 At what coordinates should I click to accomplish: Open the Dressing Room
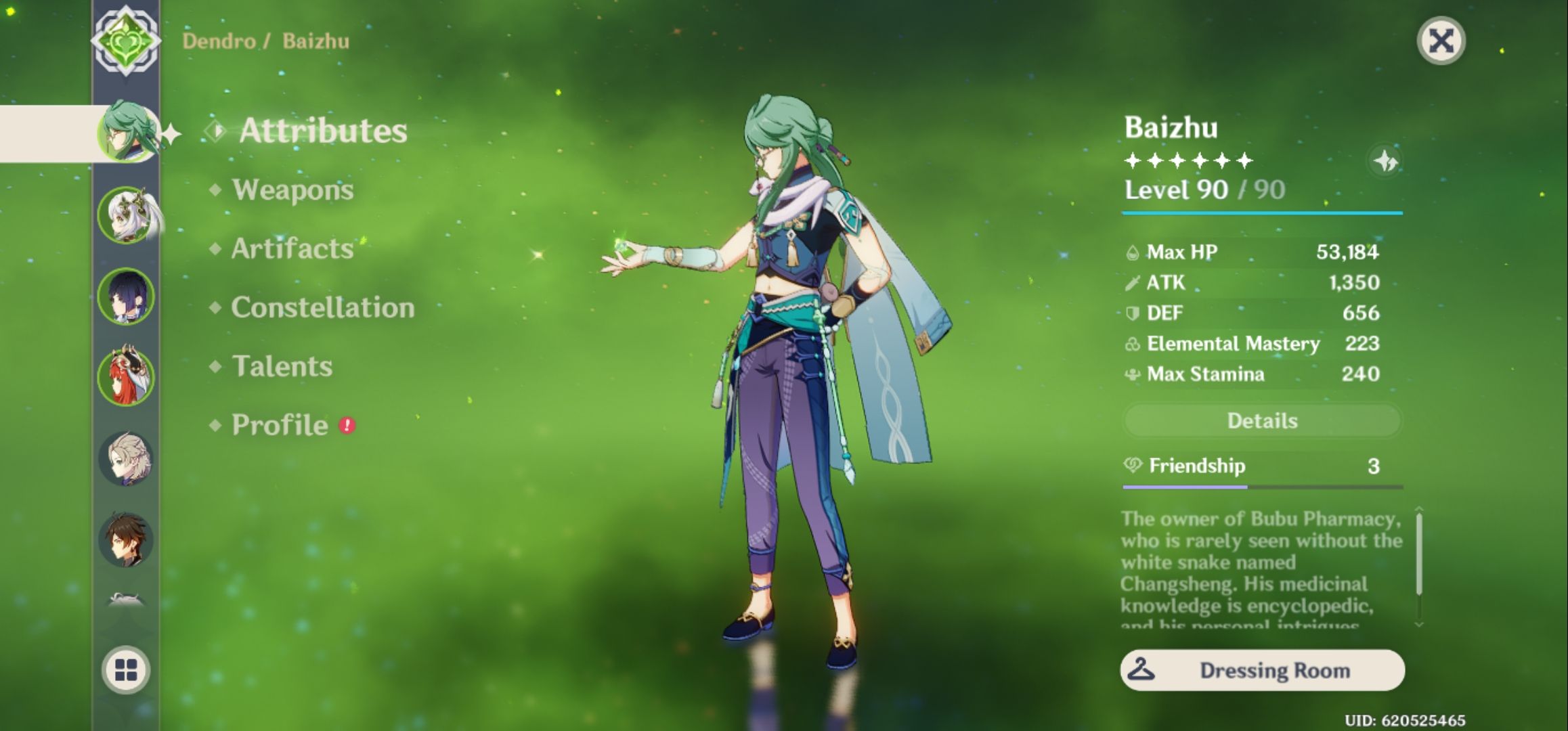1263,671
